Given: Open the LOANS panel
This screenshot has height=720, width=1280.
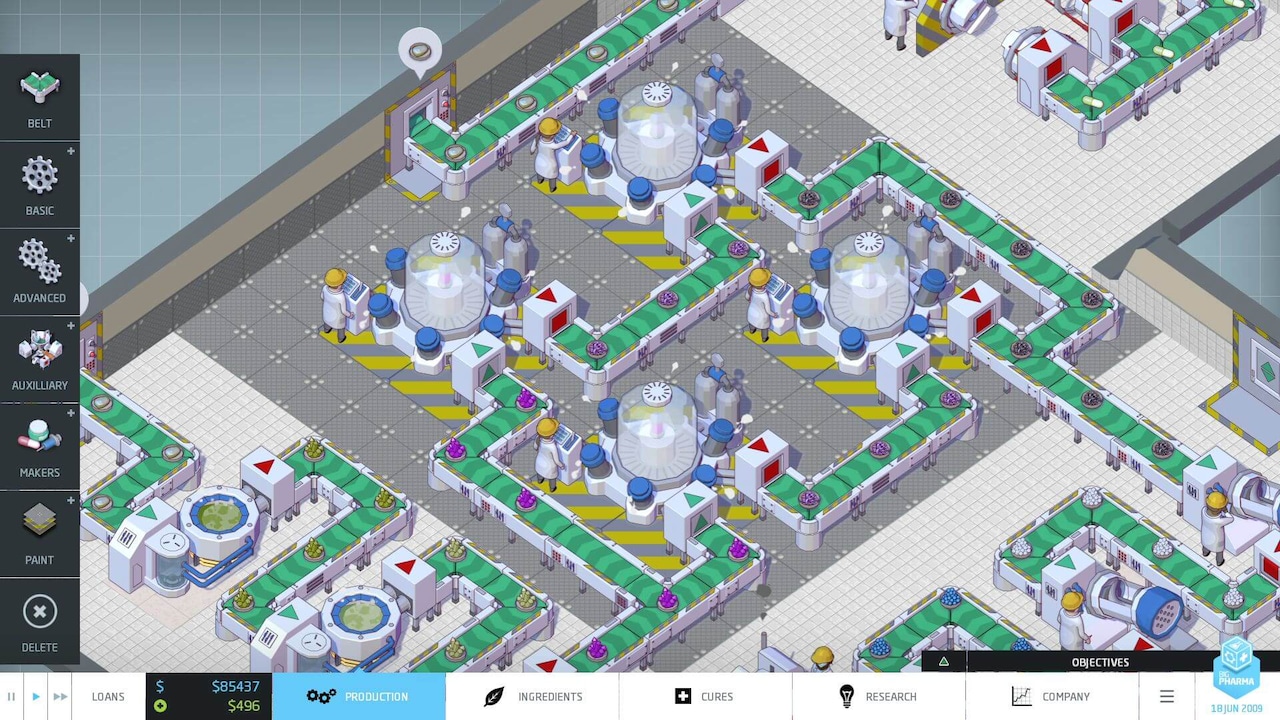Looking at the screenshot, I should point(108,696).
